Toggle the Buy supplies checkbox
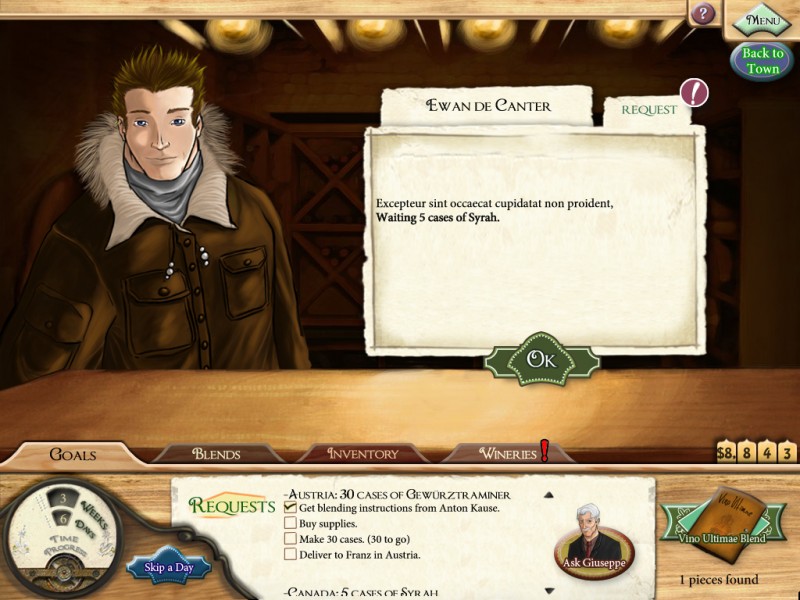Screen dimensions: 800x600 pyautogui.click(x=290, y=523)
